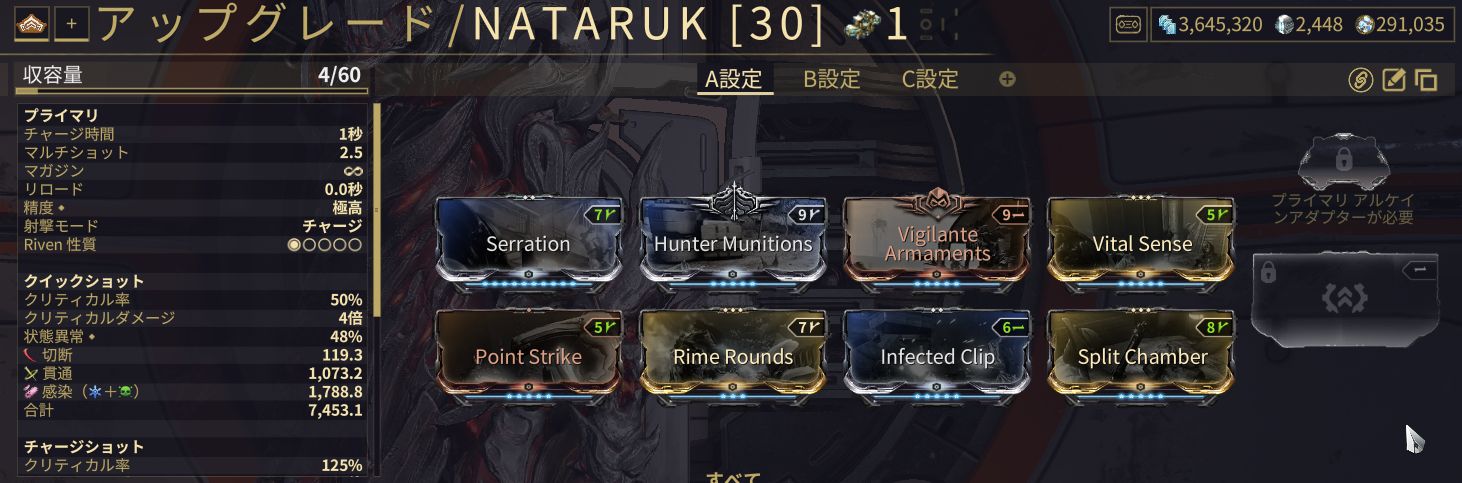
Task: Click the chain link build icon
Action: pyautogui.click(x=1360, y=80)
